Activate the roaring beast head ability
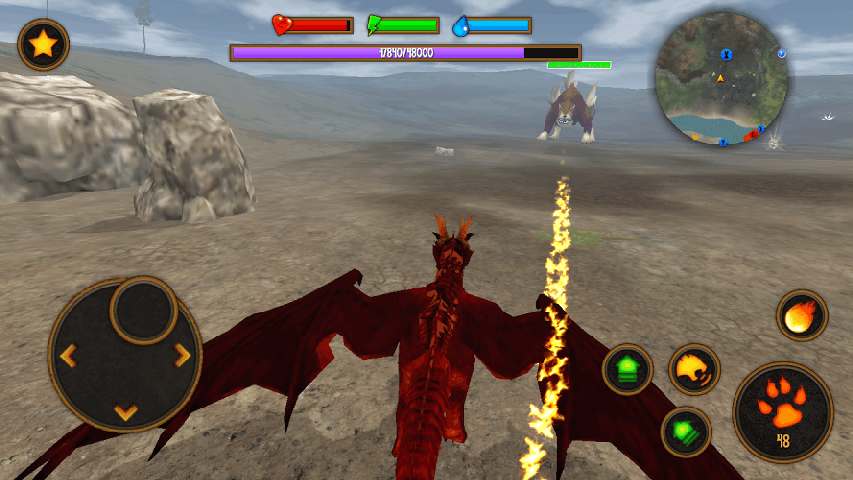Screen dimensions: 853x480 [x=693, y=369]
